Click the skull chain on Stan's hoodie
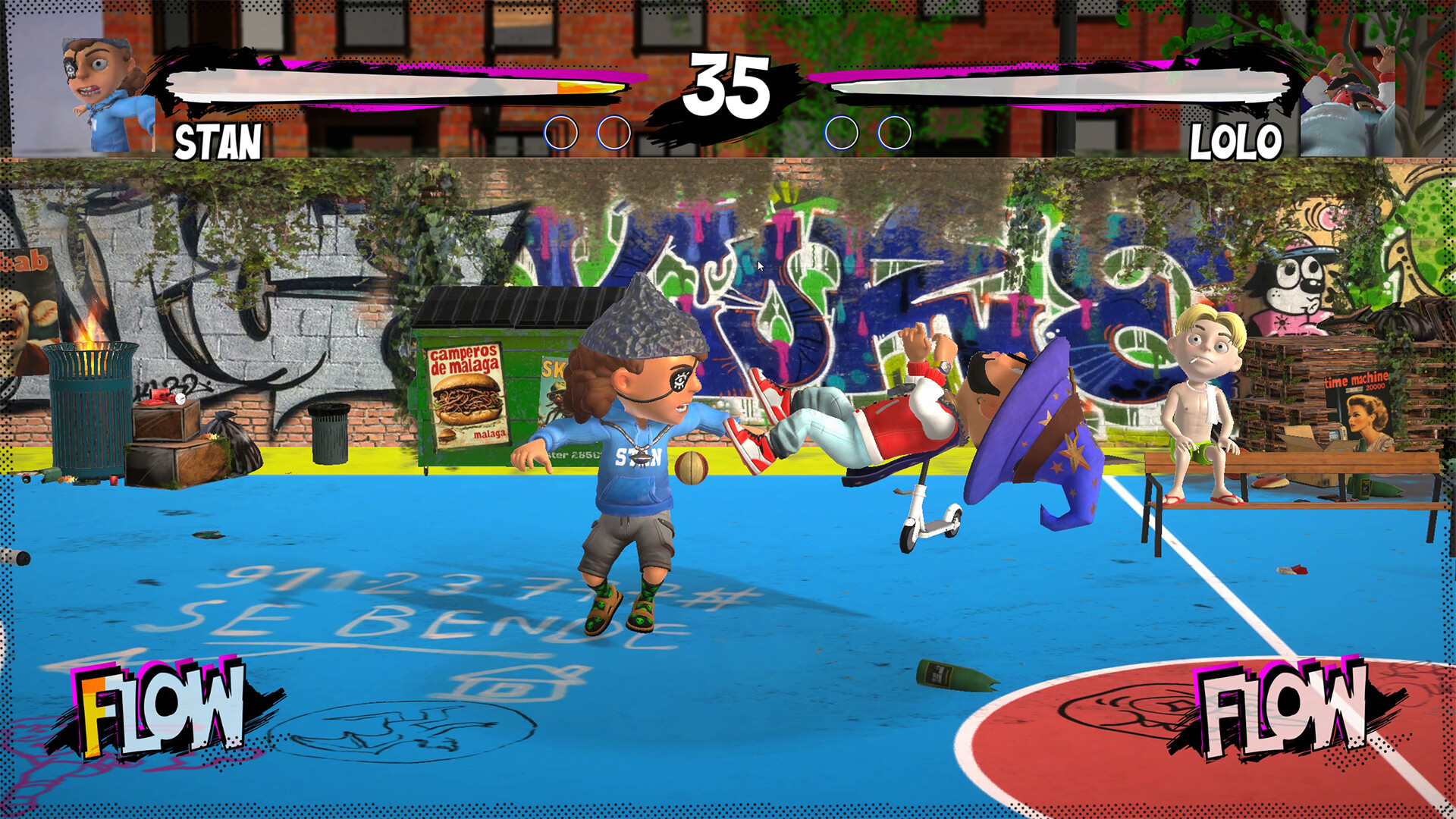Screen dimensions: 1456x819 pos(642,457)
